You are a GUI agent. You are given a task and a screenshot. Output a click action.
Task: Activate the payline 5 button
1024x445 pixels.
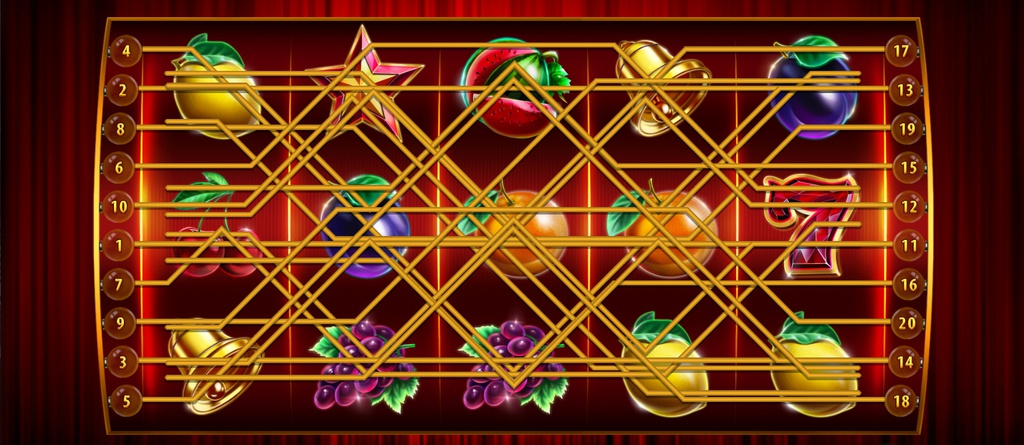[126, 400]
